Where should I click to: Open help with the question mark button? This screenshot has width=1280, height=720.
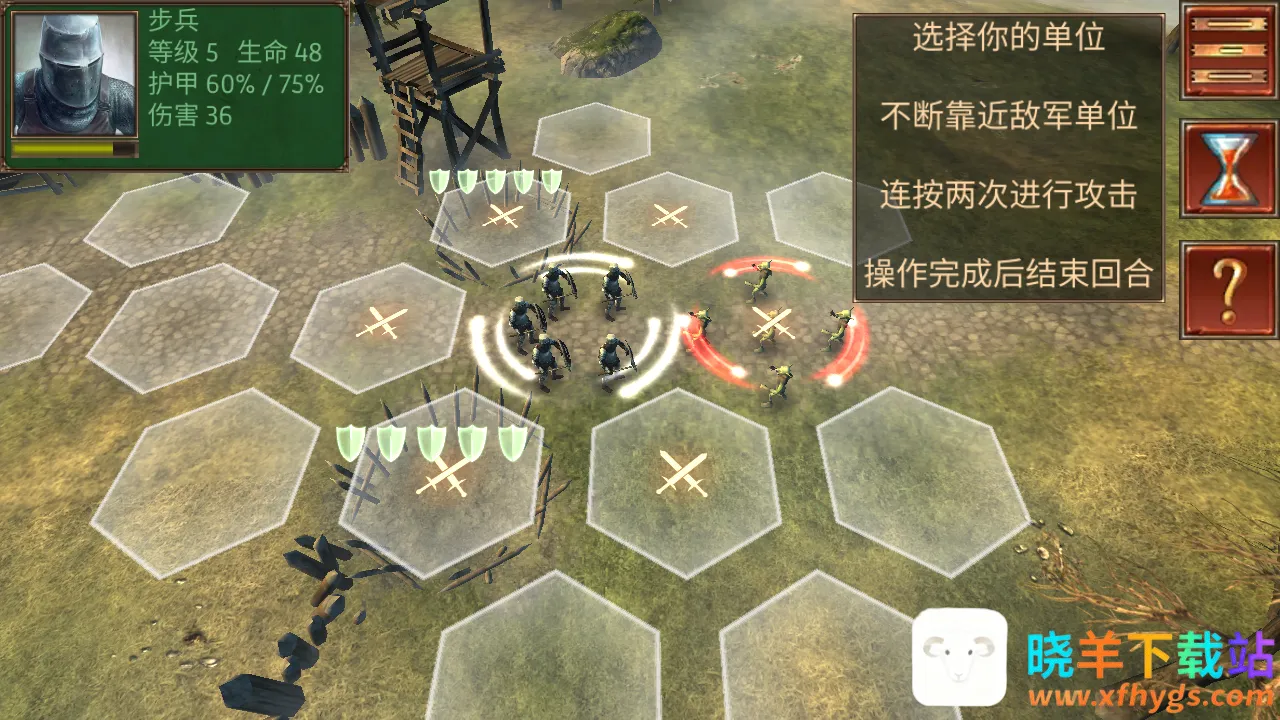(1228, 289)
